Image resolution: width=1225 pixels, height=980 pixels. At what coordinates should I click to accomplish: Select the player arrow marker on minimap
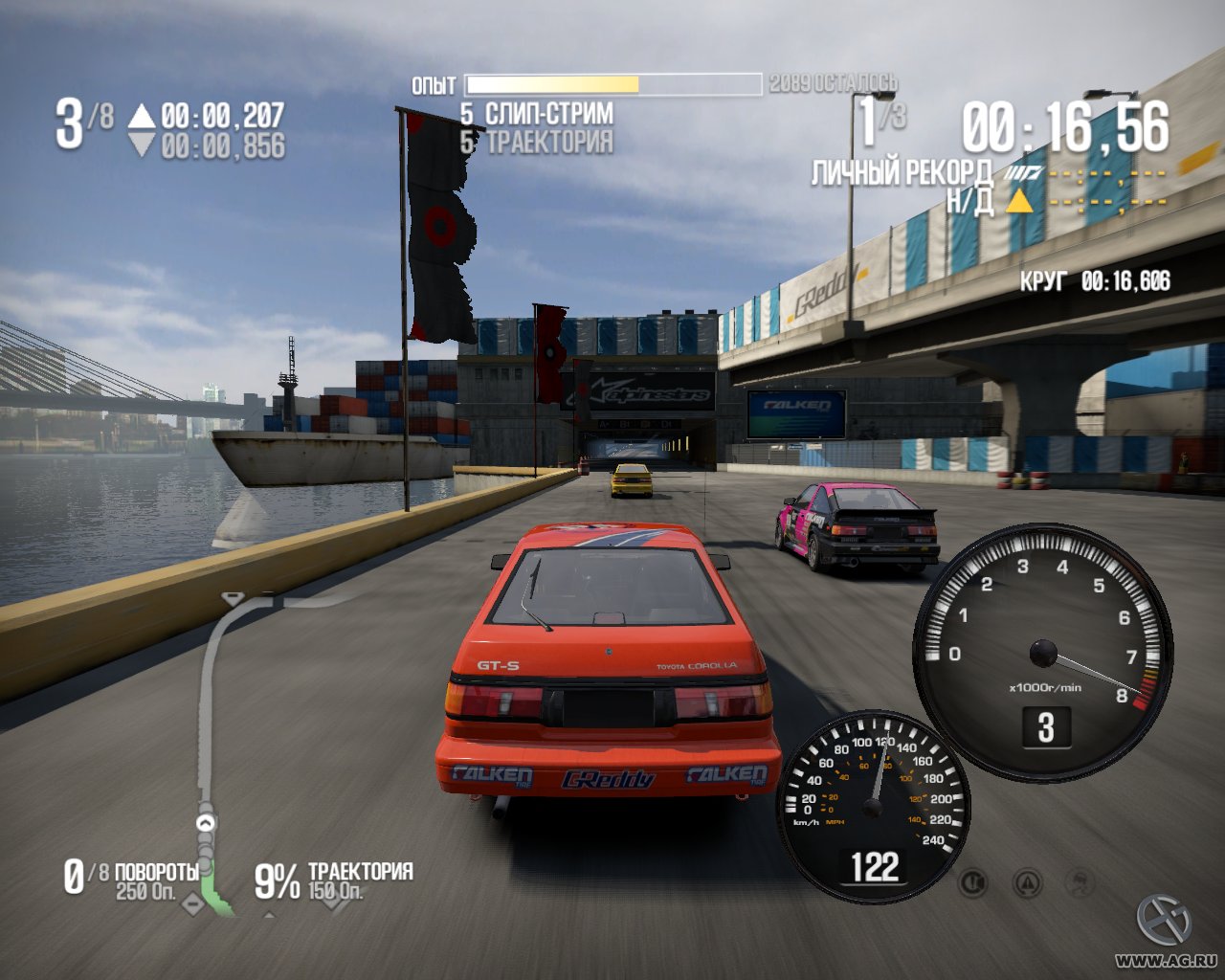pyautogui.click(x=206, y=822)
